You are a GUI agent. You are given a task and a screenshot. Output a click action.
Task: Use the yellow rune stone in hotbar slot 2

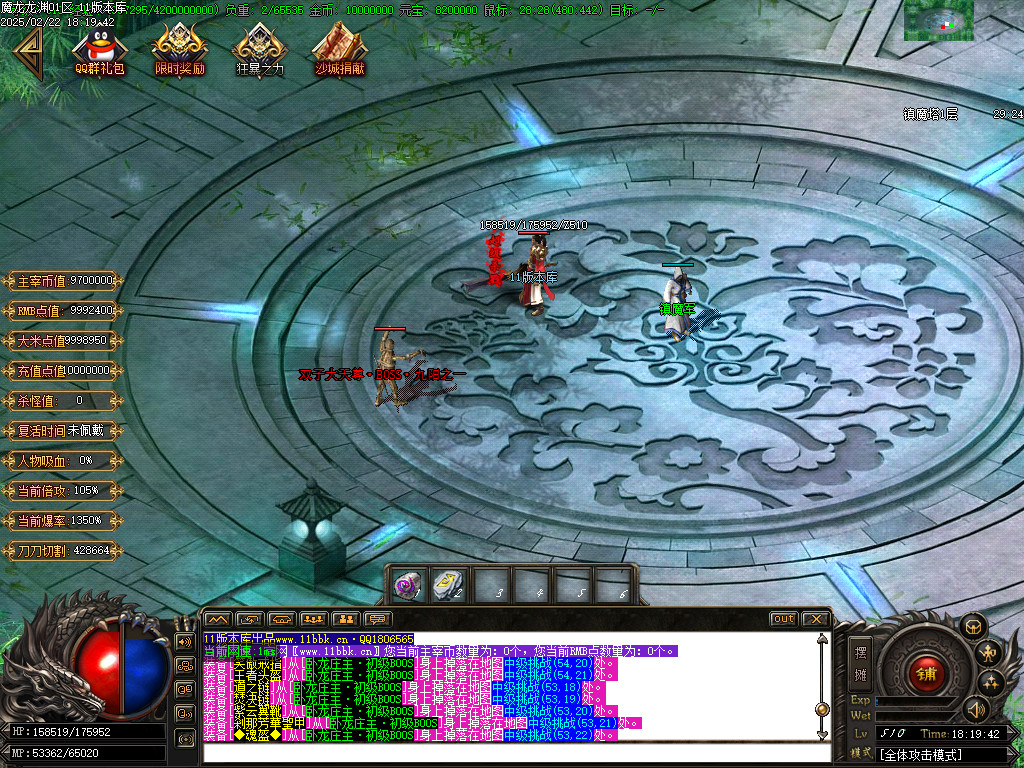447,585
